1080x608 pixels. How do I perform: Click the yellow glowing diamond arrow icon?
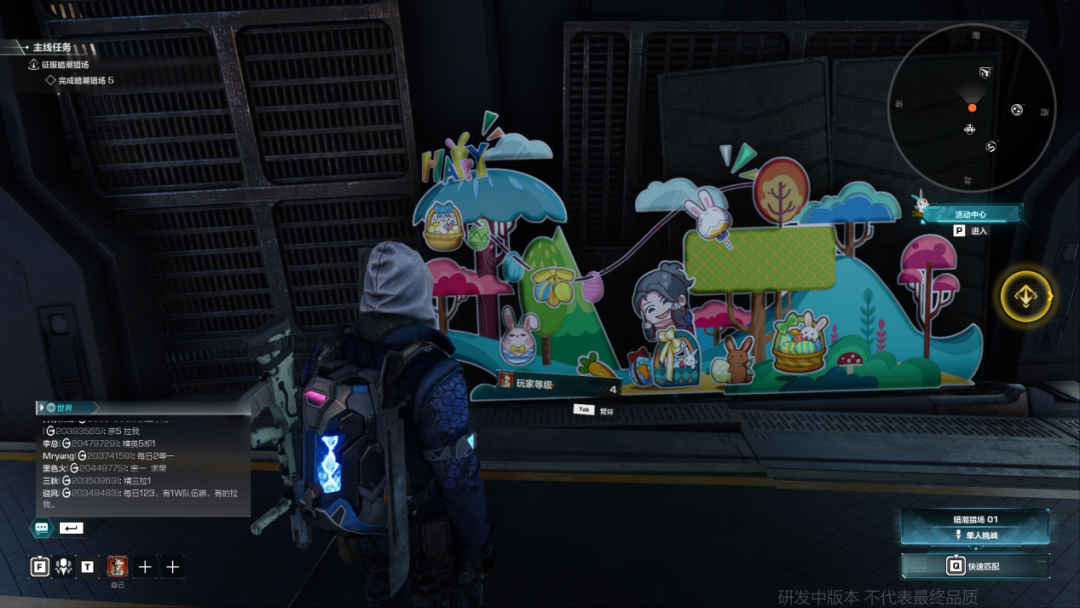click(1027, 296)
